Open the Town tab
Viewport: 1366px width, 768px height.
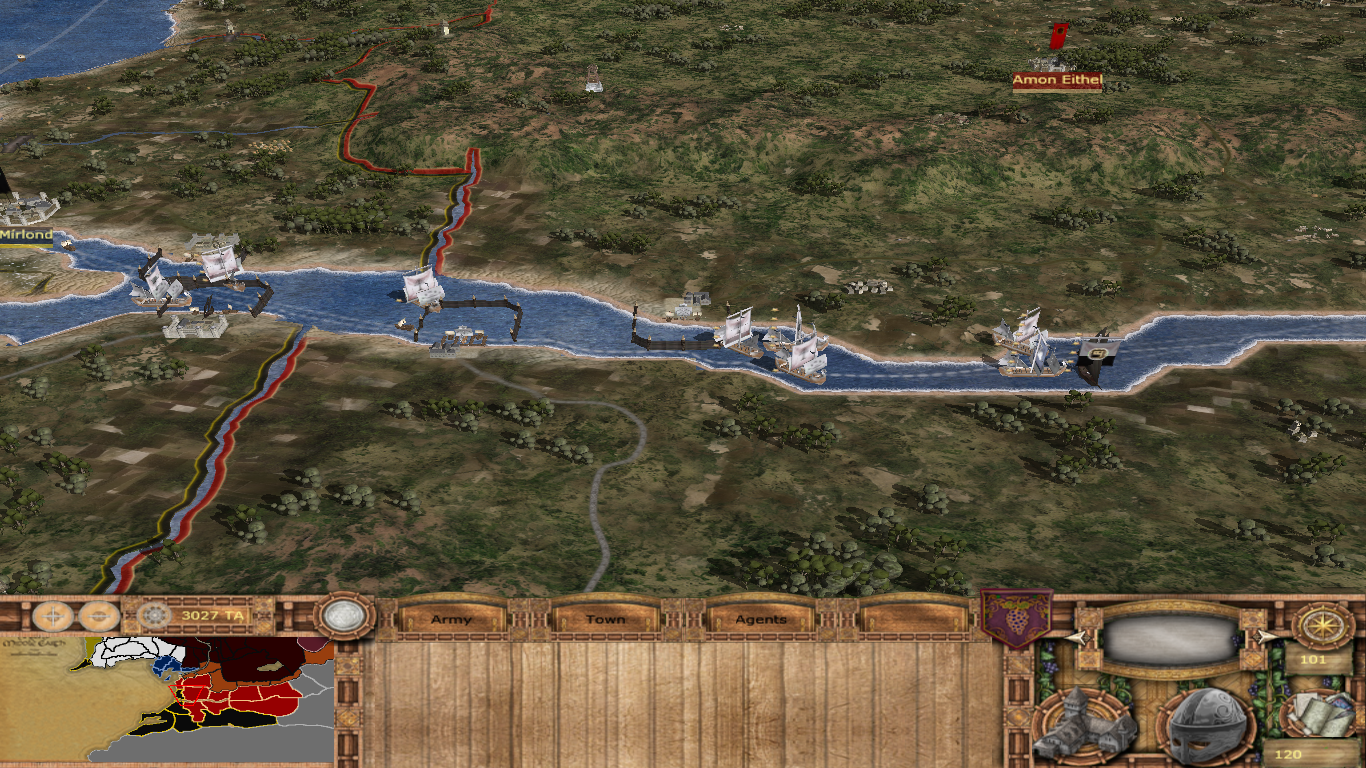pos(605,619)
